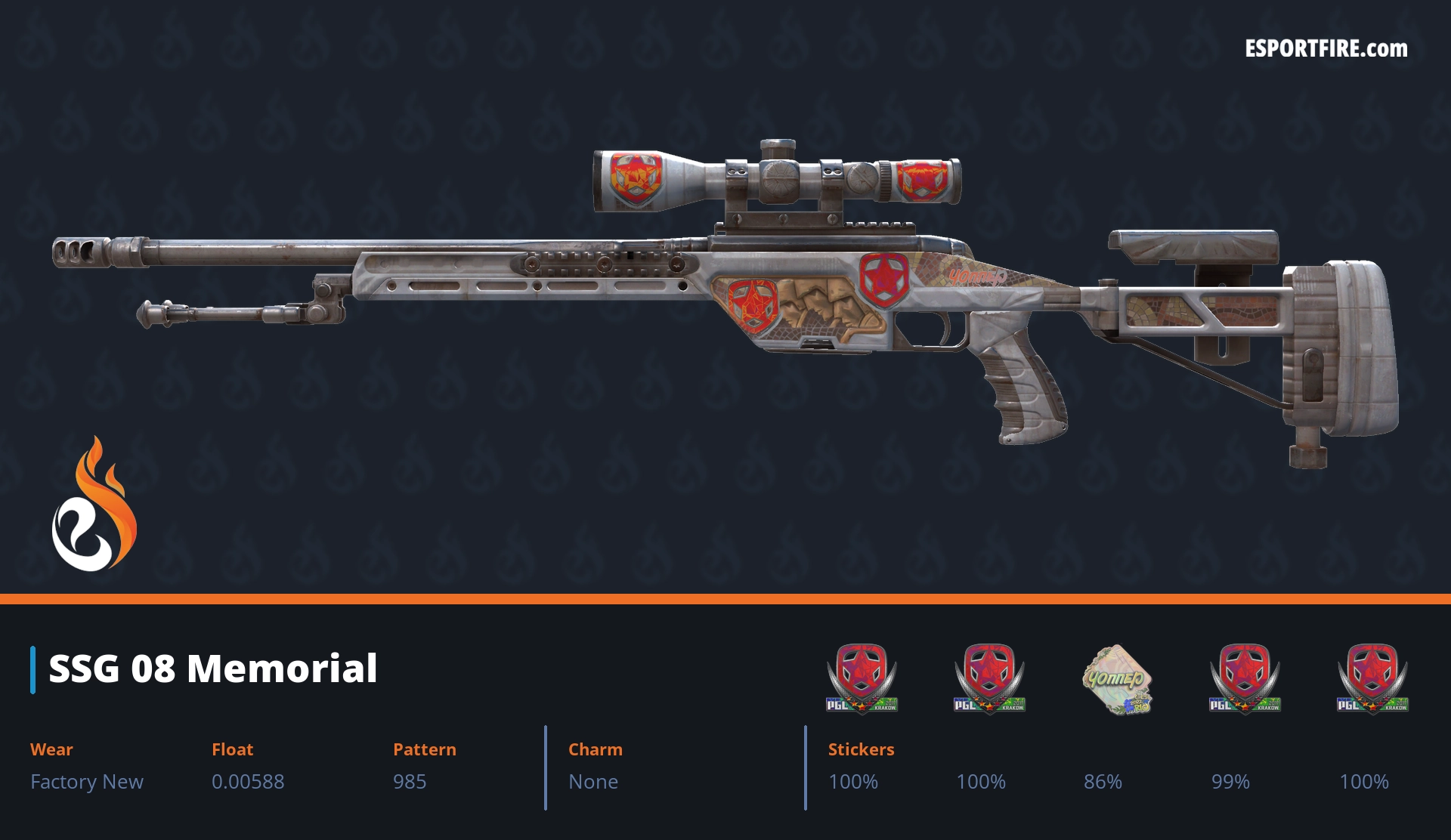Select the holo player autograph sticker thumbnail
The image size is (1451, 840).
tap(1116, 678)
